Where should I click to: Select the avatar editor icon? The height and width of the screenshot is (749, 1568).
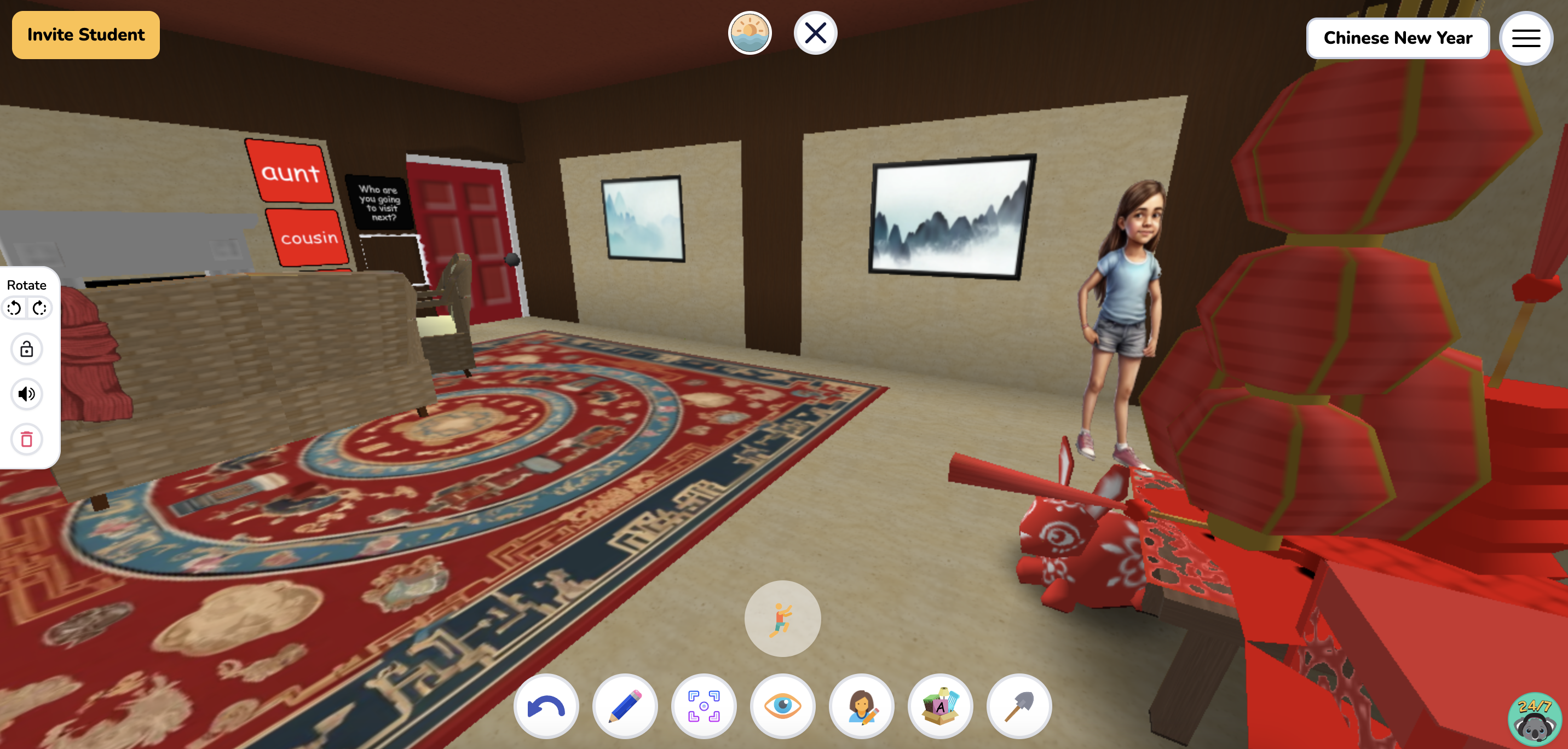point(861,706)
